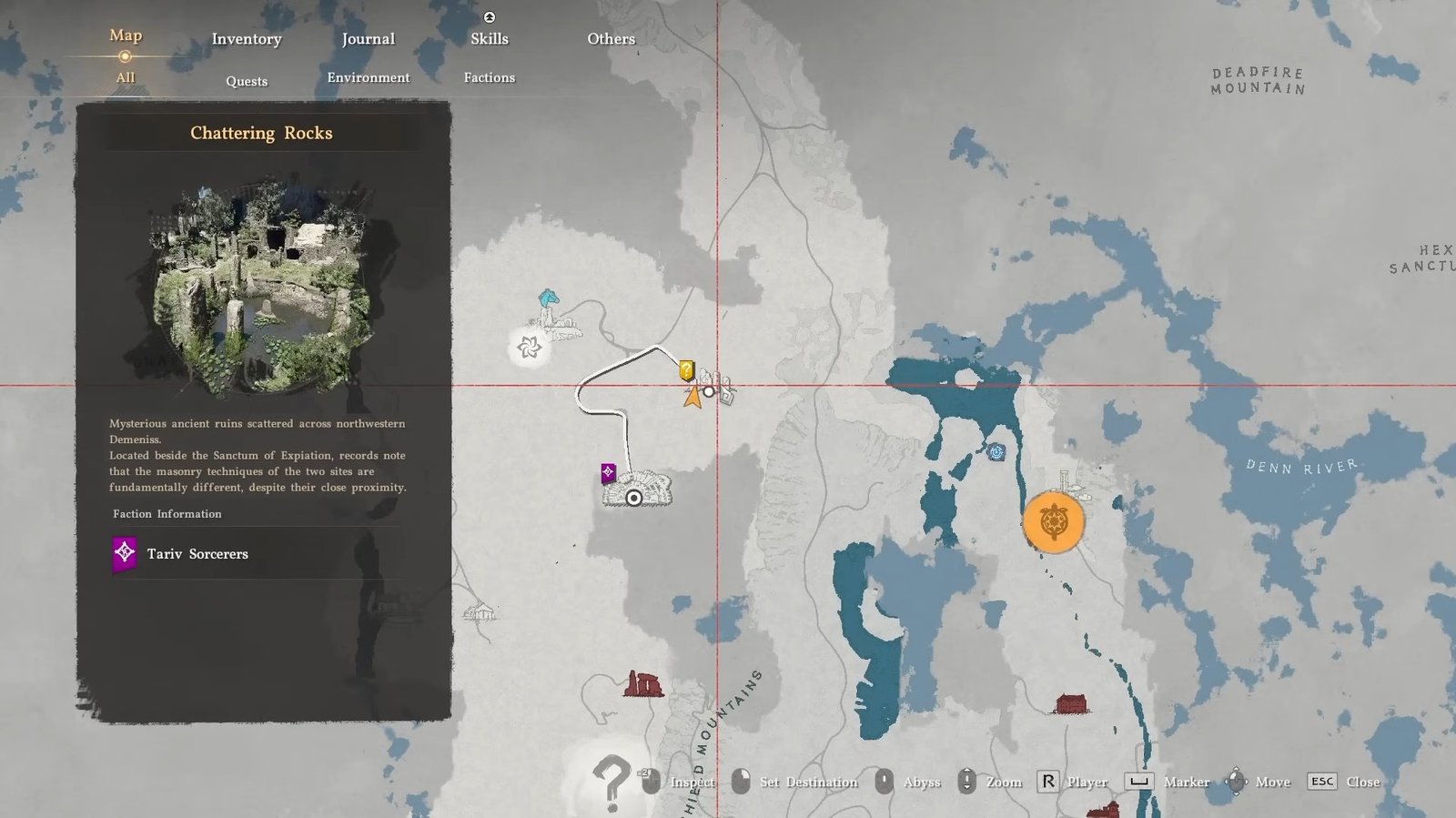
Task: Select the small blue swirl map marker
Action: pyautogui.click(x=996, y=452)
